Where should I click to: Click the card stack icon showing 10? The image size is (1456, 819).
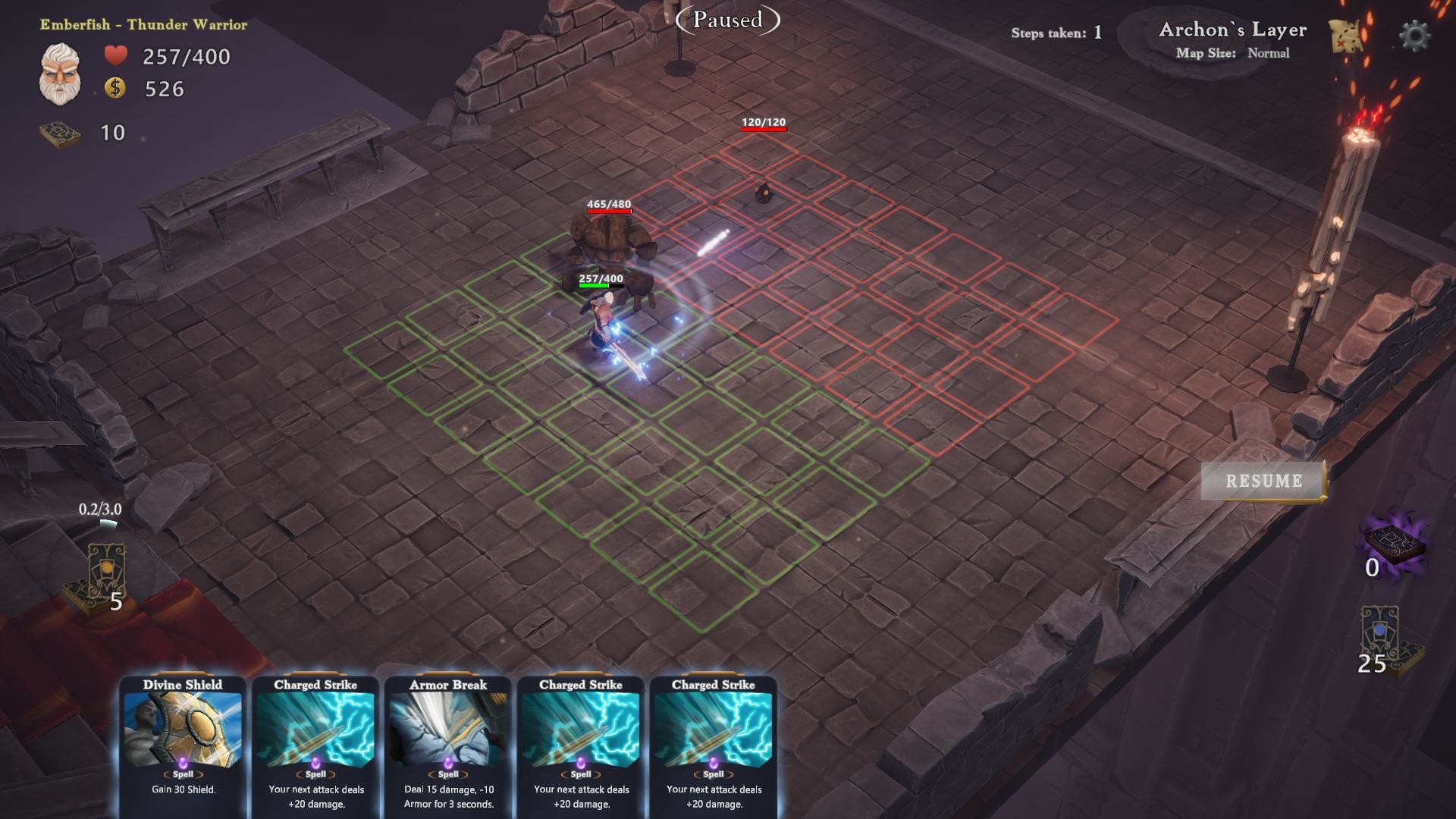point(61,131)
